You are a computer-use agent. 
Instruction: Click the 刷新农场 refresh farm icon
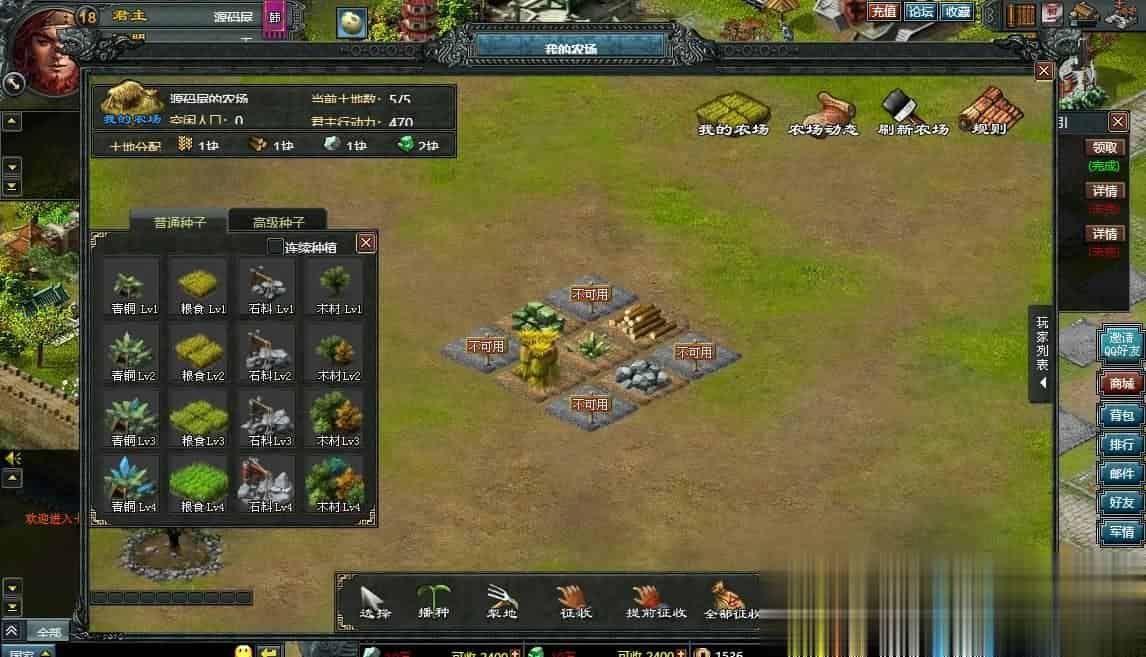[x=912, y=113]
